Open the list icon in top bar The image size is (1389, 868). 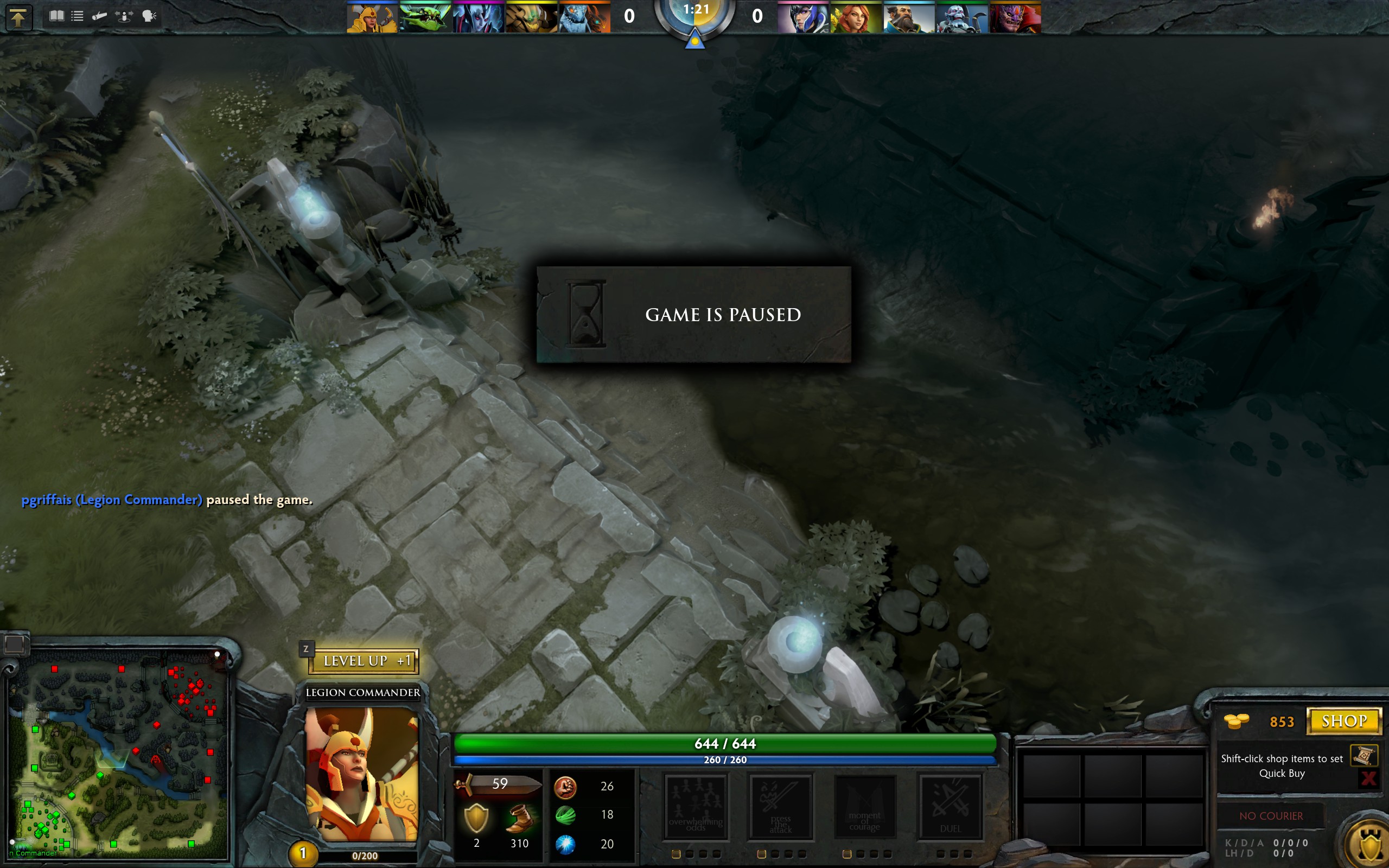click(x=78, y=16)
